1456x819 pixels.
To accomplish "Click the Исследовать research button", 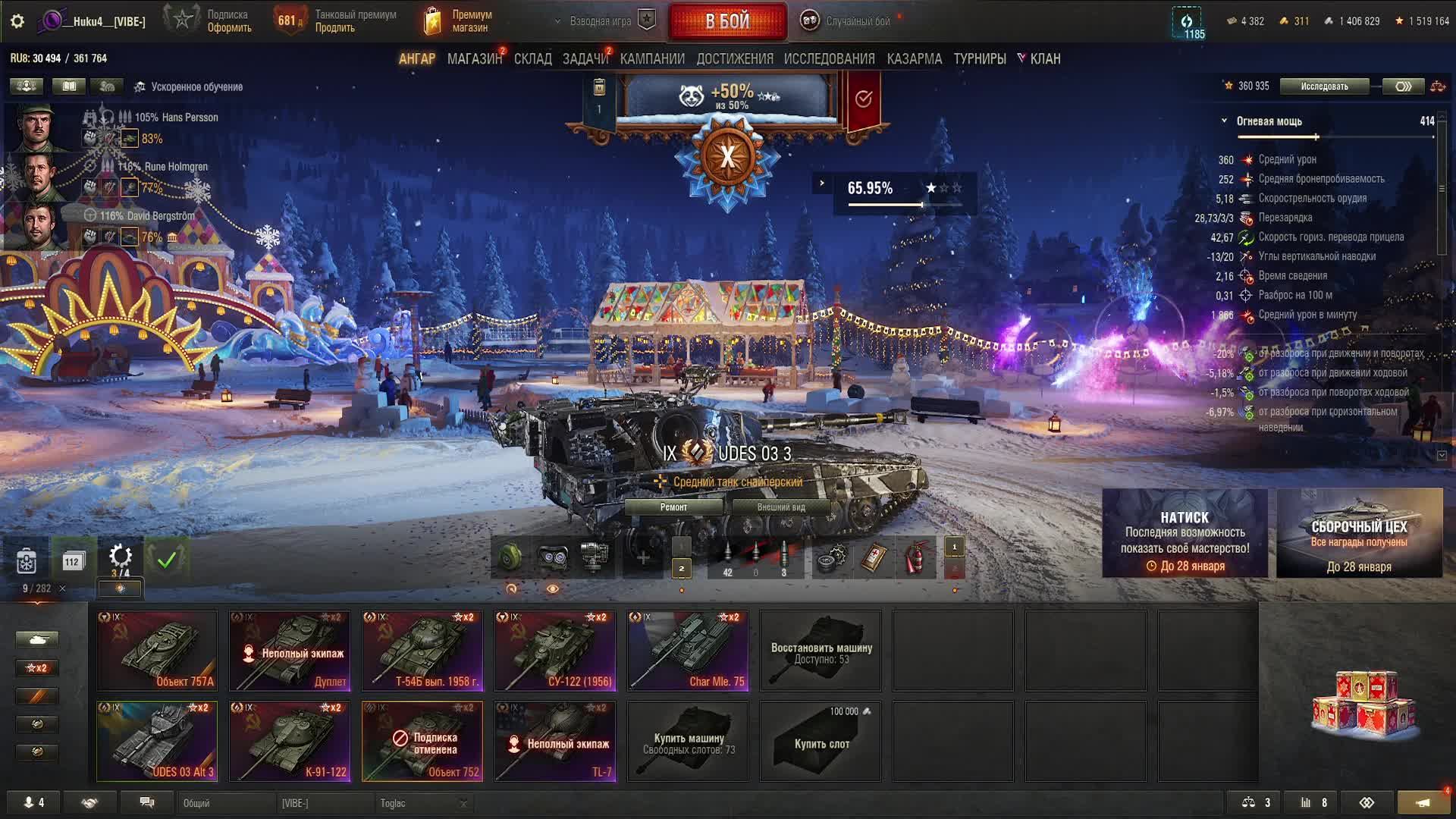I will tap(1324, 86).
